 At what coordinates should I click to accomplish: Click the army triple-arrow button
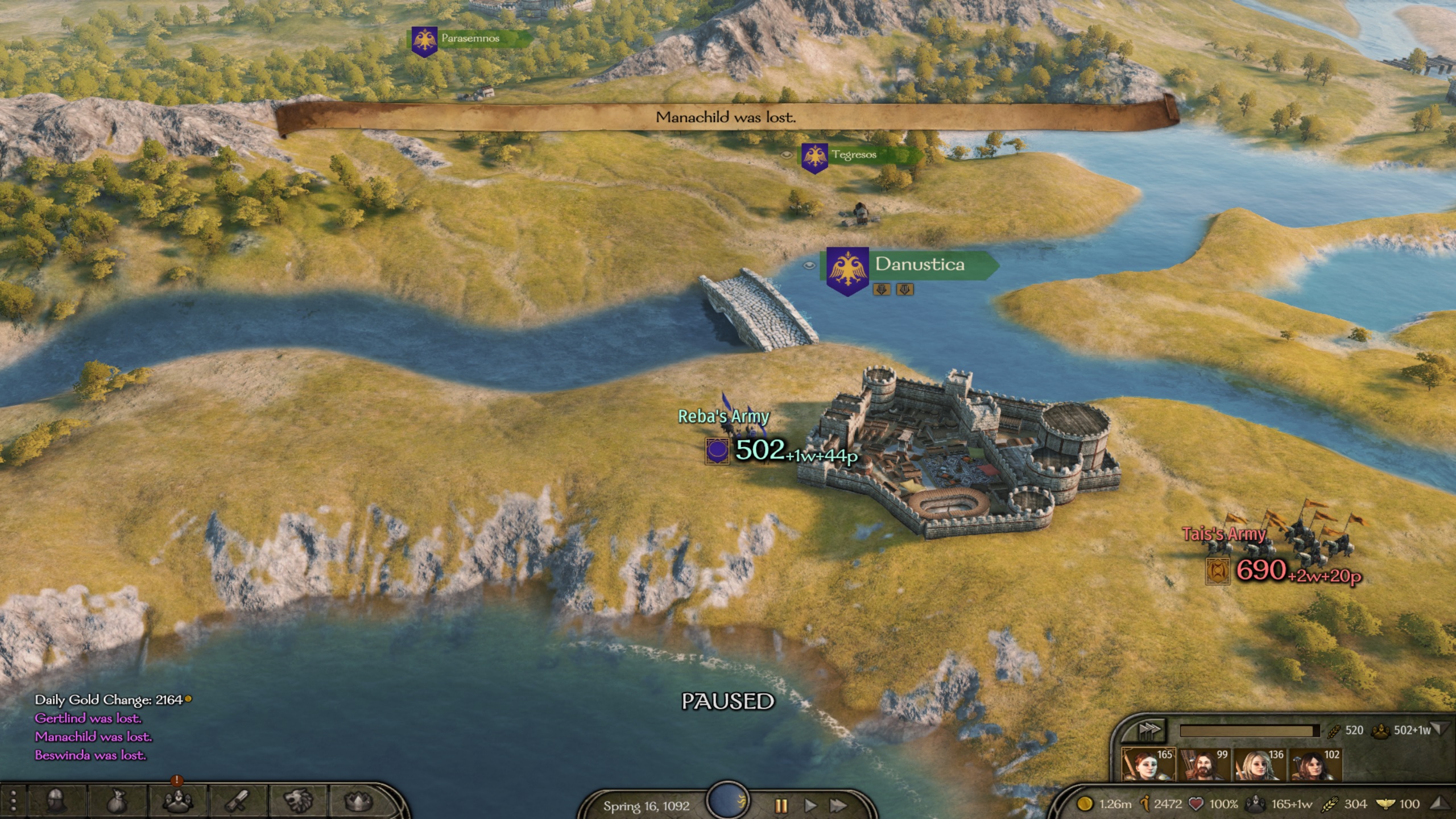(1148, 730)
